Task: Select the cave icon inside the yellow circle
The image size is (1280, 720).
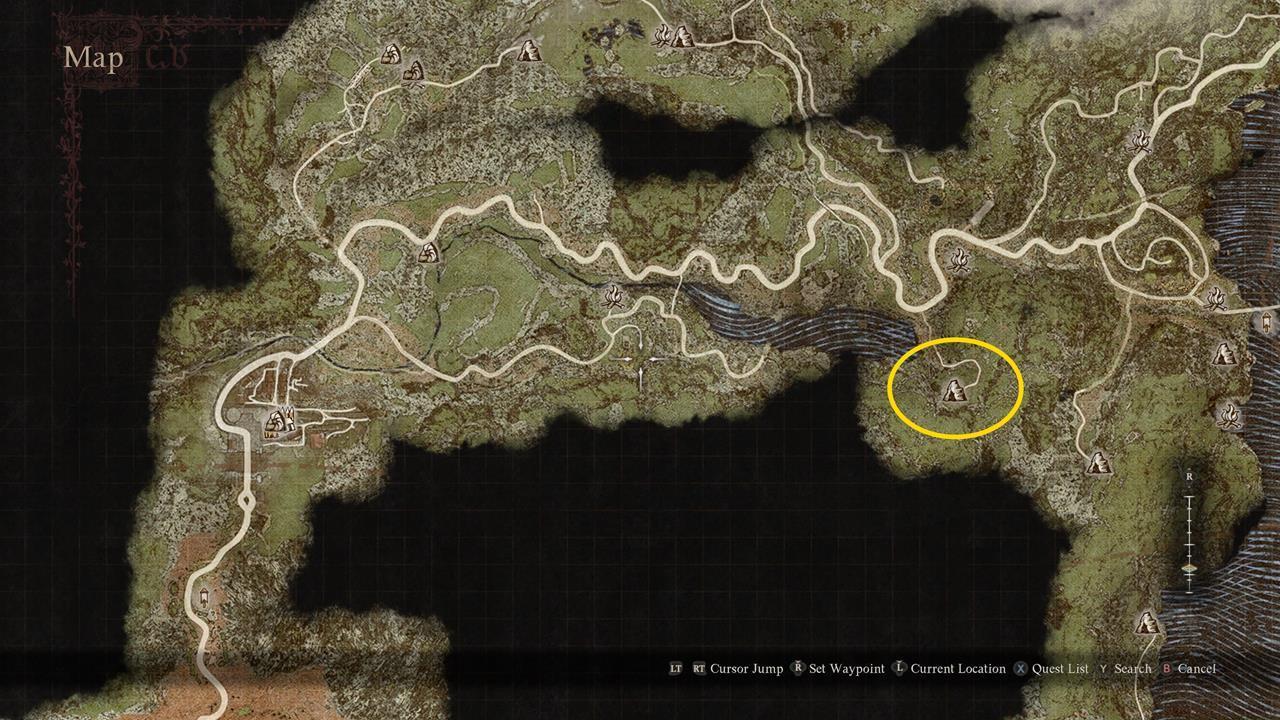Action: tap(956, 389)
